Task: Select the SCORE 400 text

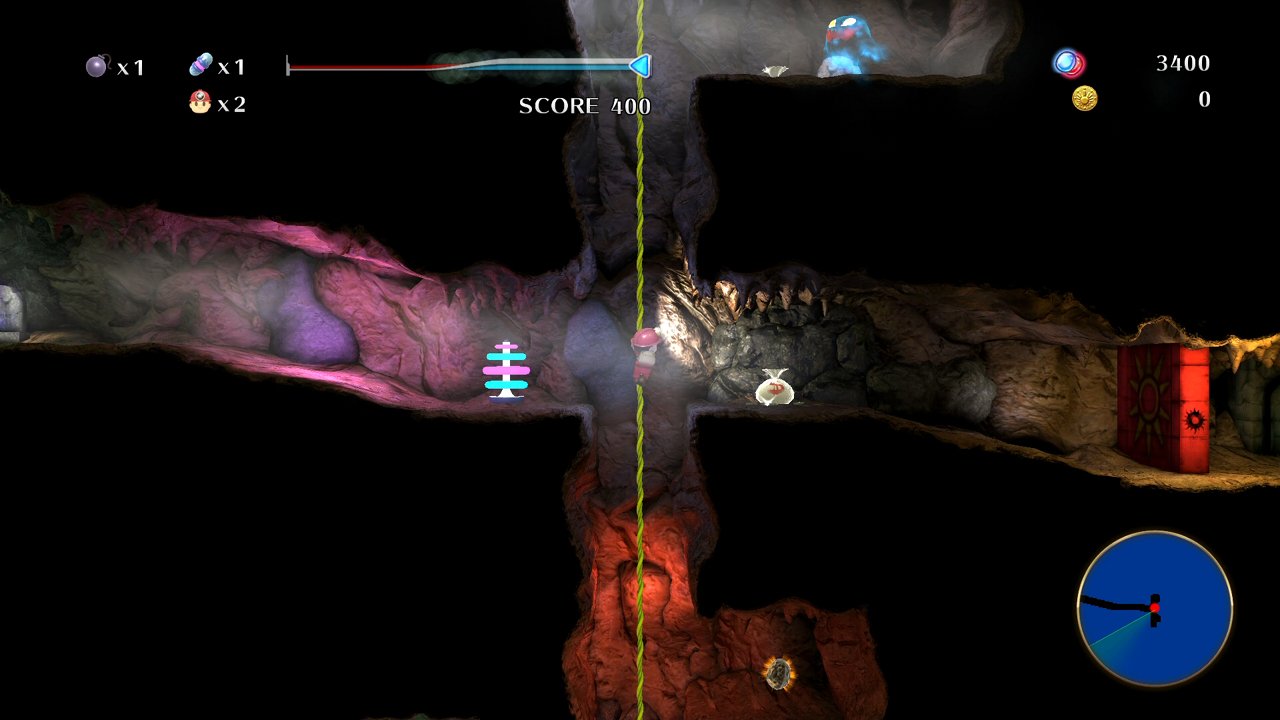Action: [x=583, y=106]
